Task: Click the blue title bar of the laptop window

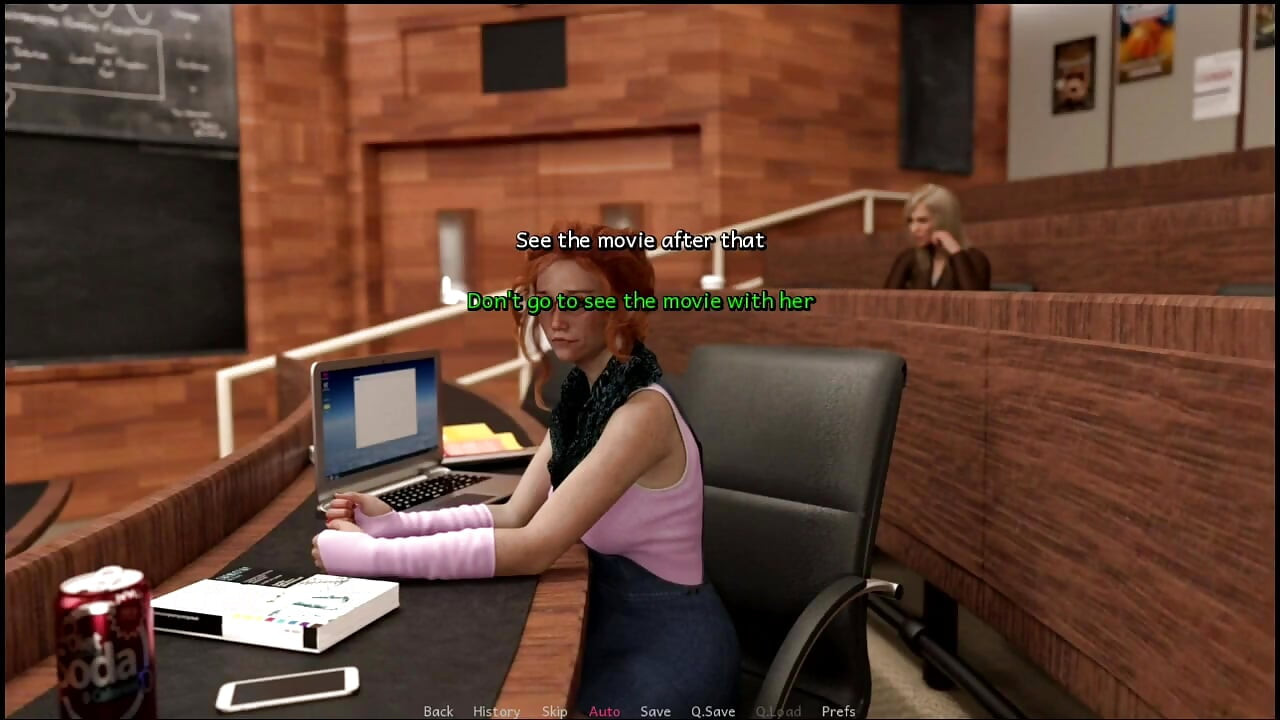Action: coord(385,374)
